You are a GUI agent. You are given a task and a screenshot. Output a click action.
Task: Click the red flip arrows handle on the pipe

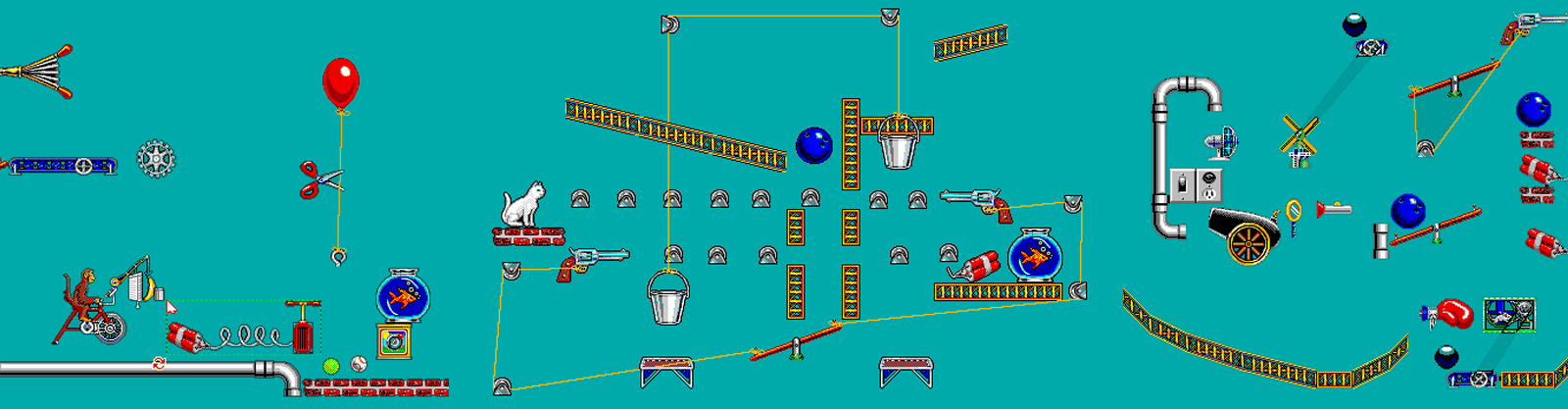coord(159,365)
